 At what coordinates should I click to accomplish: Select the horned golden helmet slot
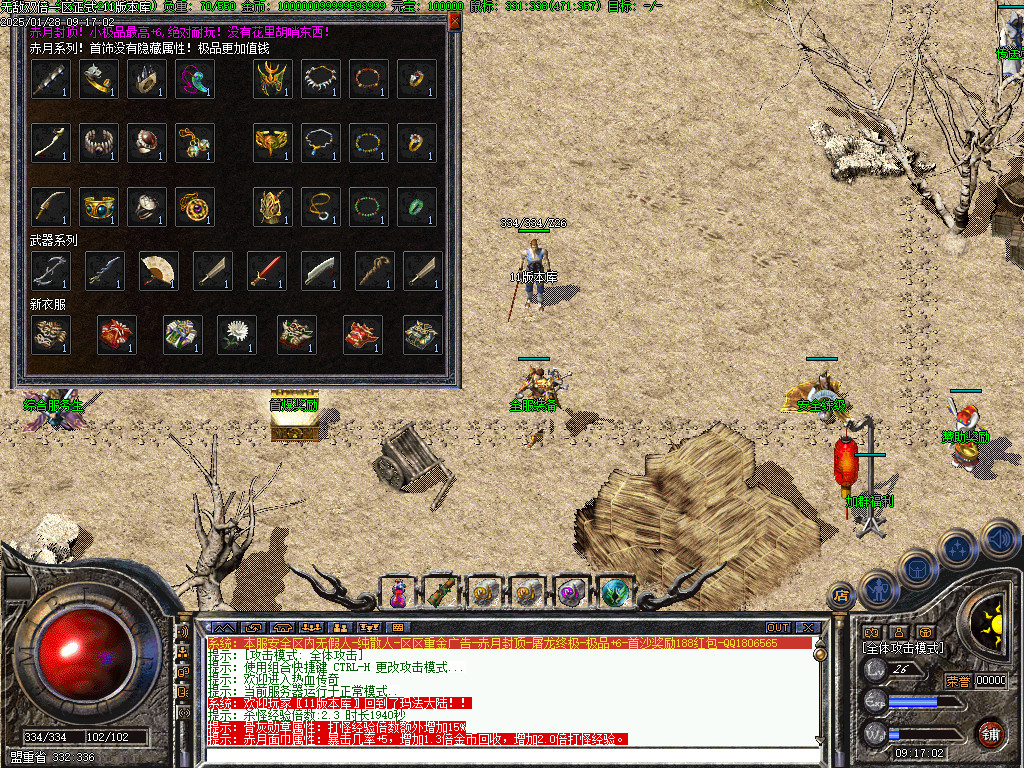click(272, 79)
